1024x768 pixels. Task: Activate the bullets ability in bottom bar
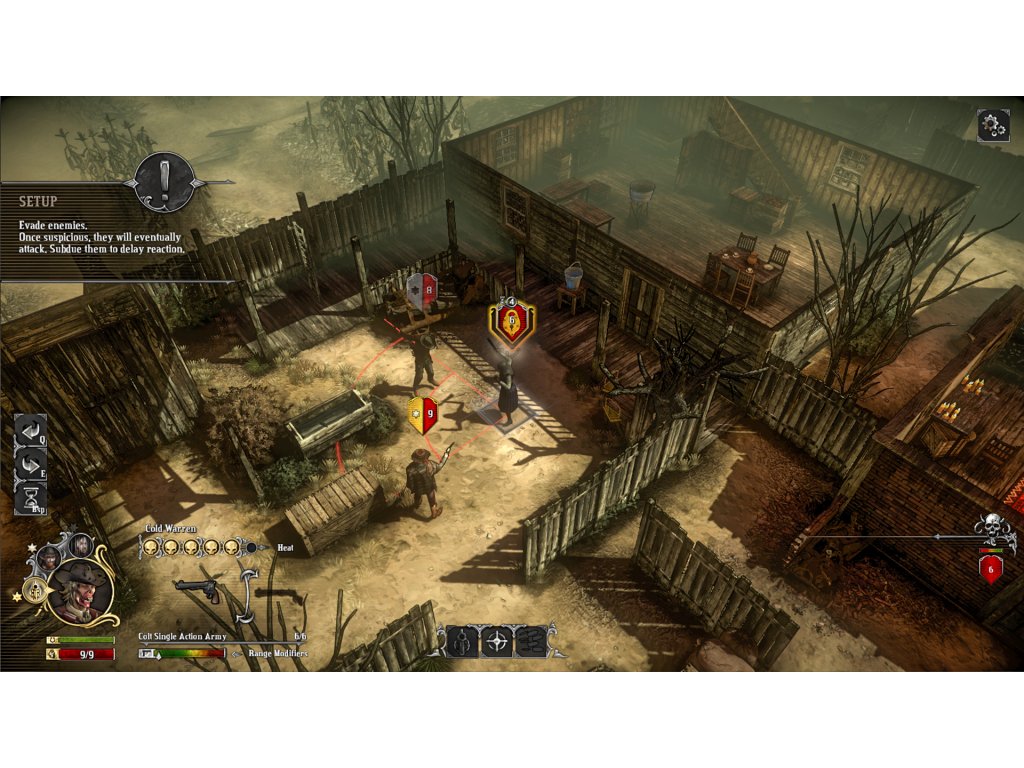pos(531,641)
